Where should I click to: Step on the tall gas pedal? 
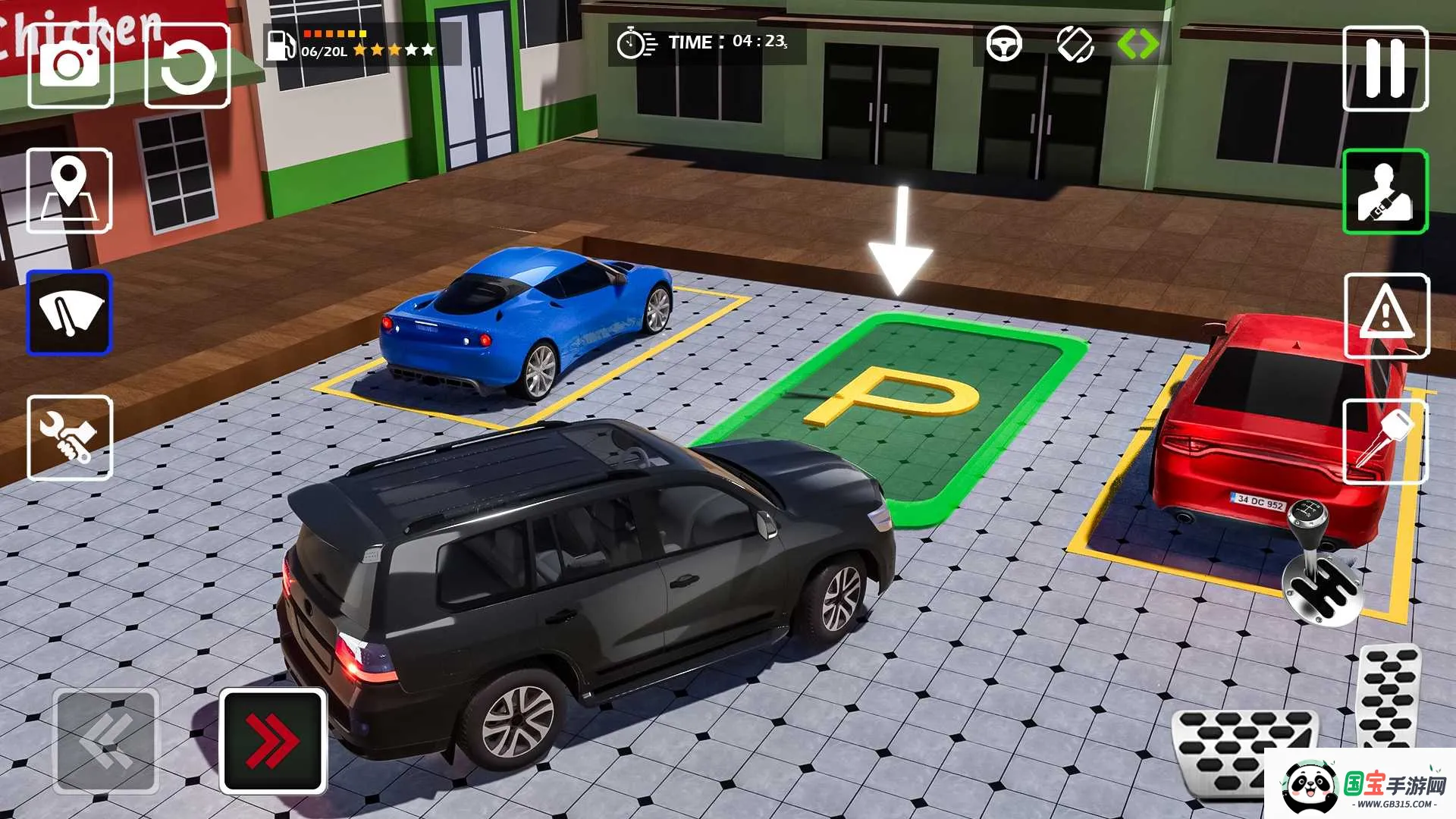coord(1388,695)
